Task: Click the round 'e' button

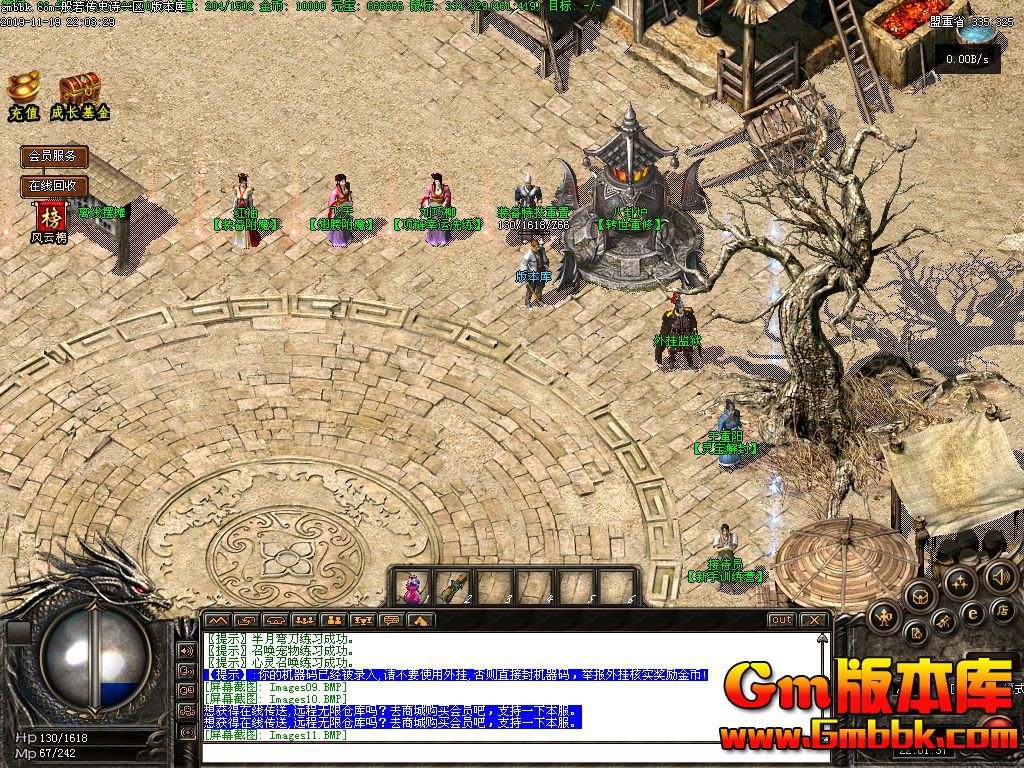Action: pos(971,612)
